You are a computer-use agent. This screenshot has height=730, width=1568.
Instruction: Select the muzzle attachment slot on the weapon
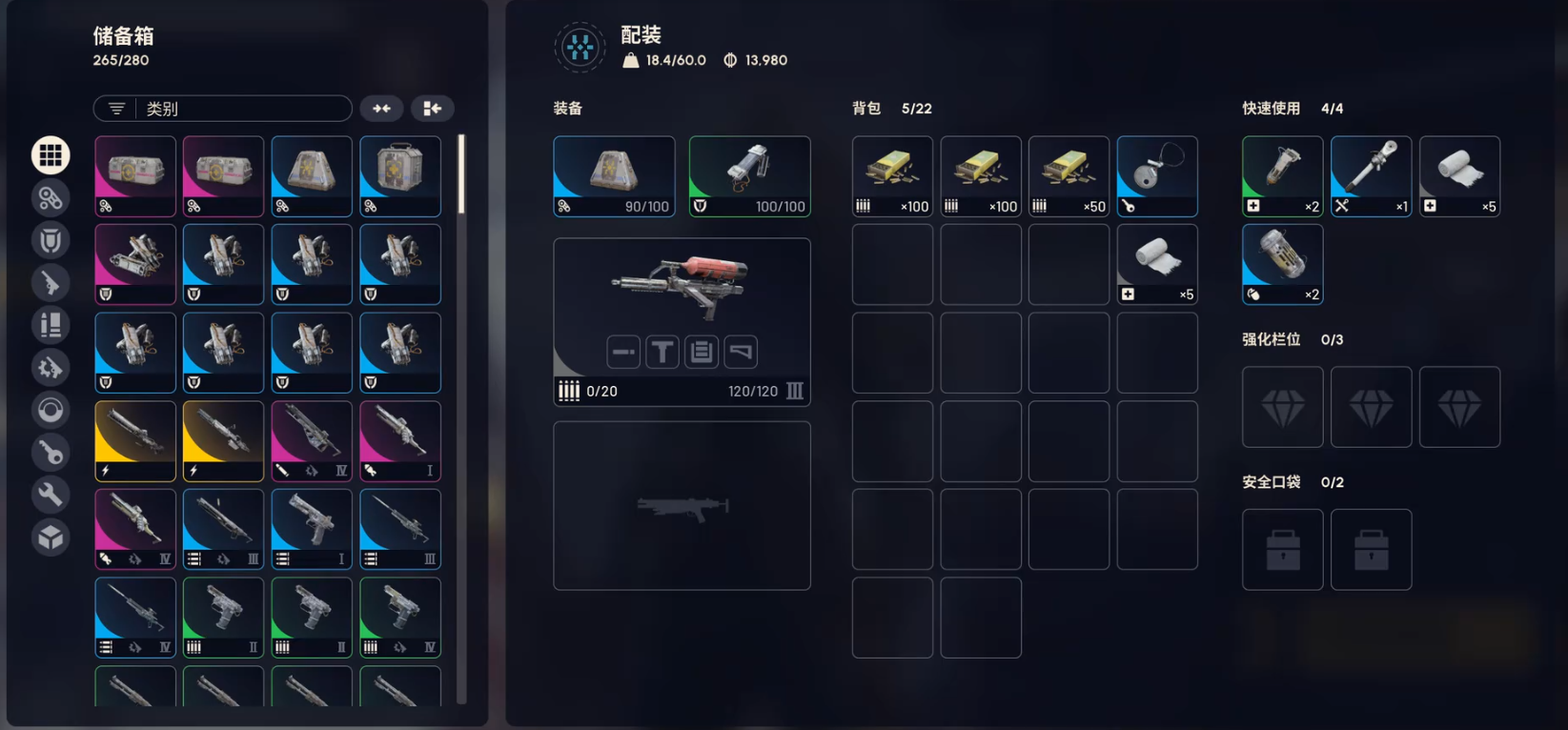click(x=623, y=352)
